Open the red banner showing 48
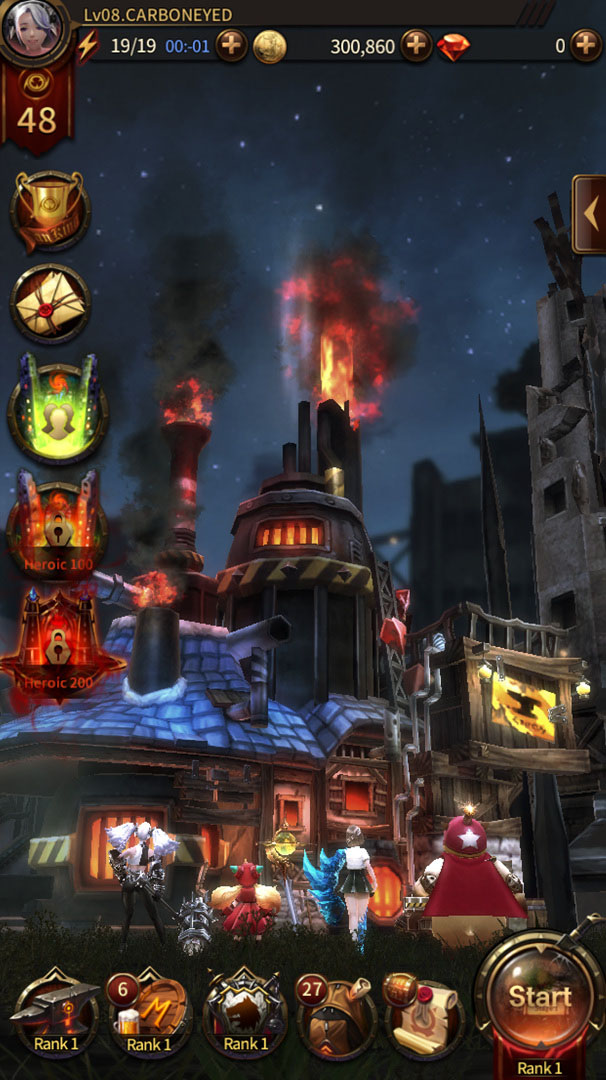 tap(36, 108)
